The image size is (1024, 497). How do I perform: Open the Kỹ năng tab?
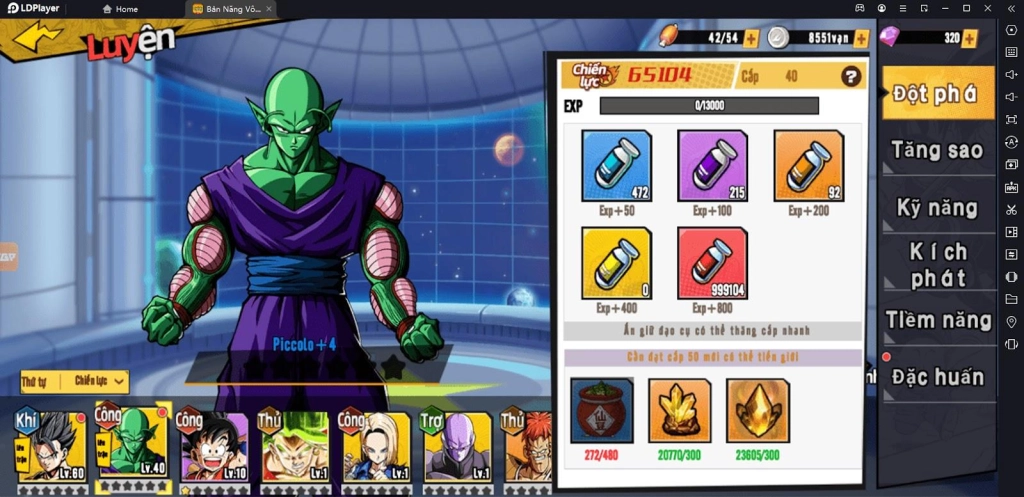click(936, 208)
